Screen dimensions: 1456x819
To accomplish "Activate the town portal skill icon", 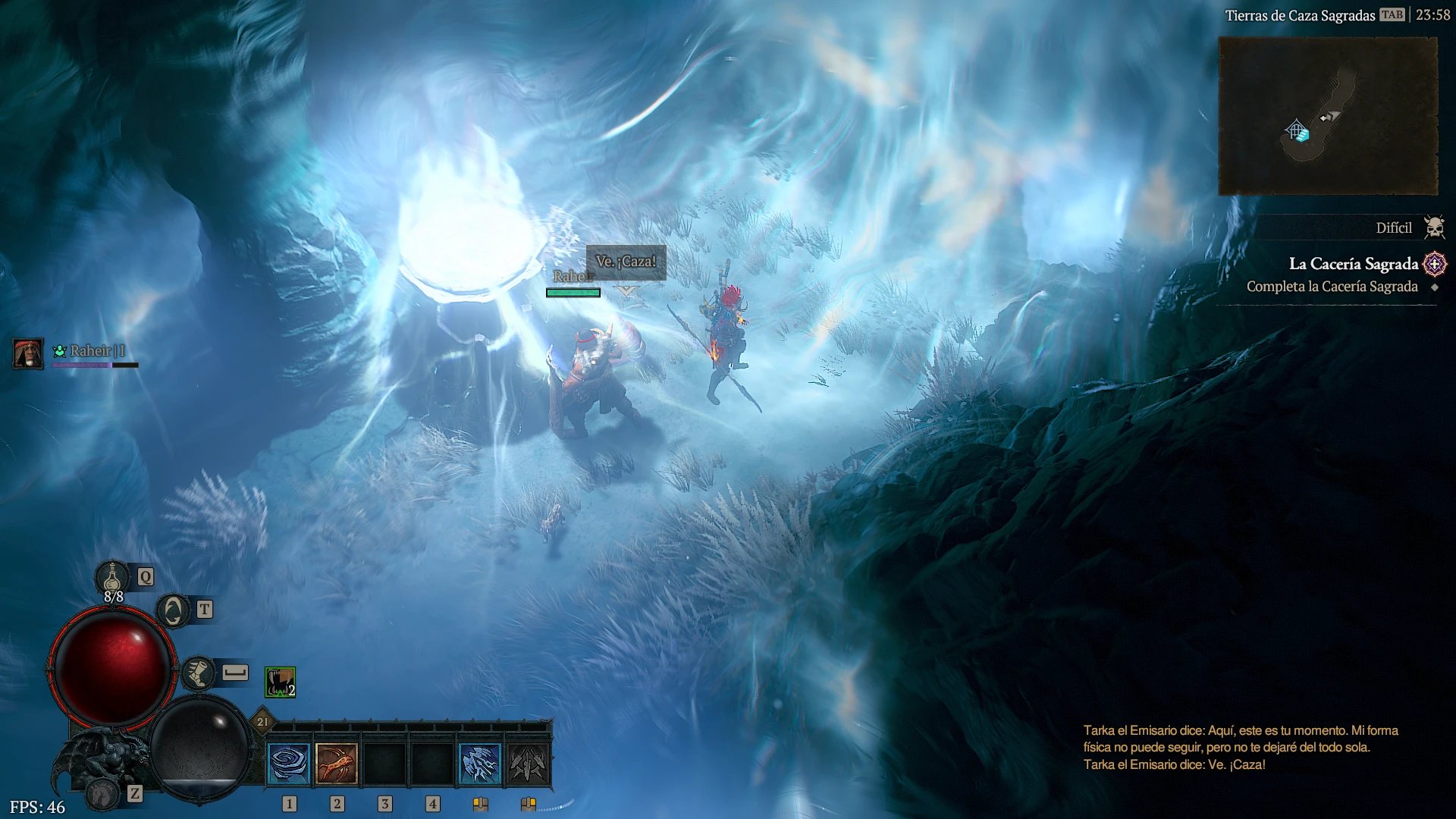I will coord(173,610).
